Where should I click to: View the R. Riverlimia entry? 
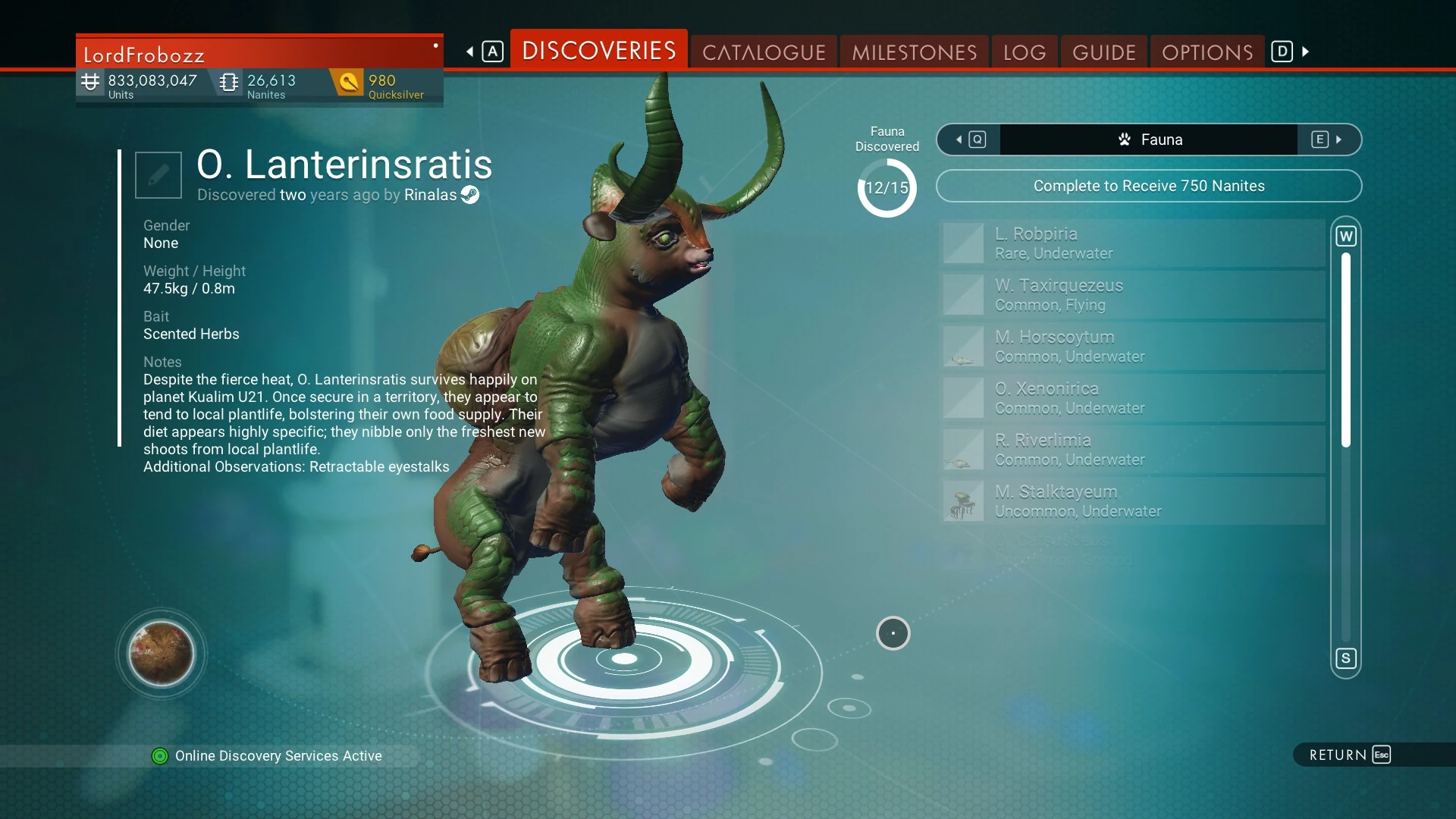pos(1132,450)
